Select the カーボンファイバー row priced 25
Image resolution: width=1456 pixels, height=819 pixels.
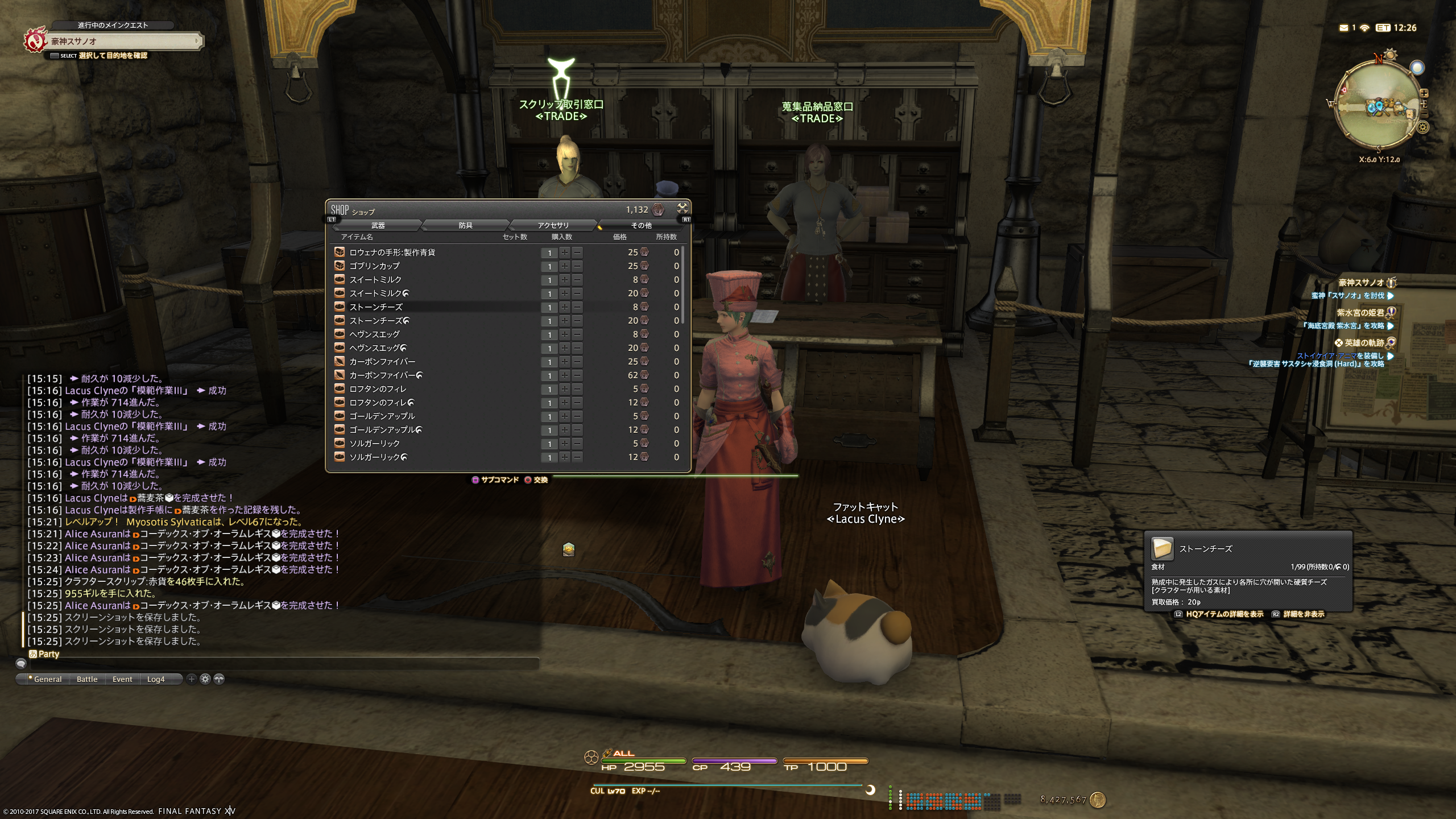point(382,362)
